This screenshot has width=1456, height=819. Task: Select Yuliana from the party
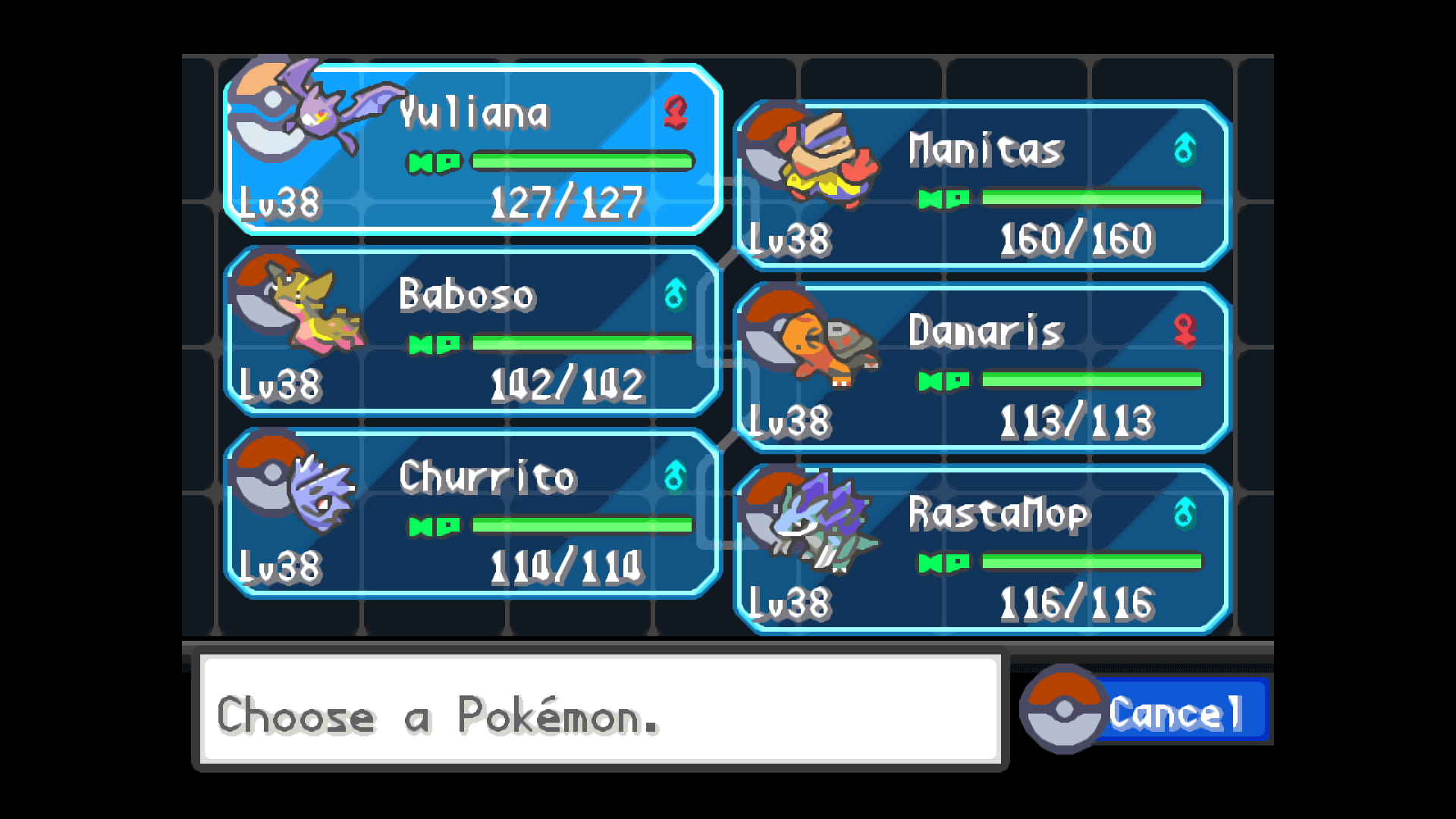tap(472, 149)
